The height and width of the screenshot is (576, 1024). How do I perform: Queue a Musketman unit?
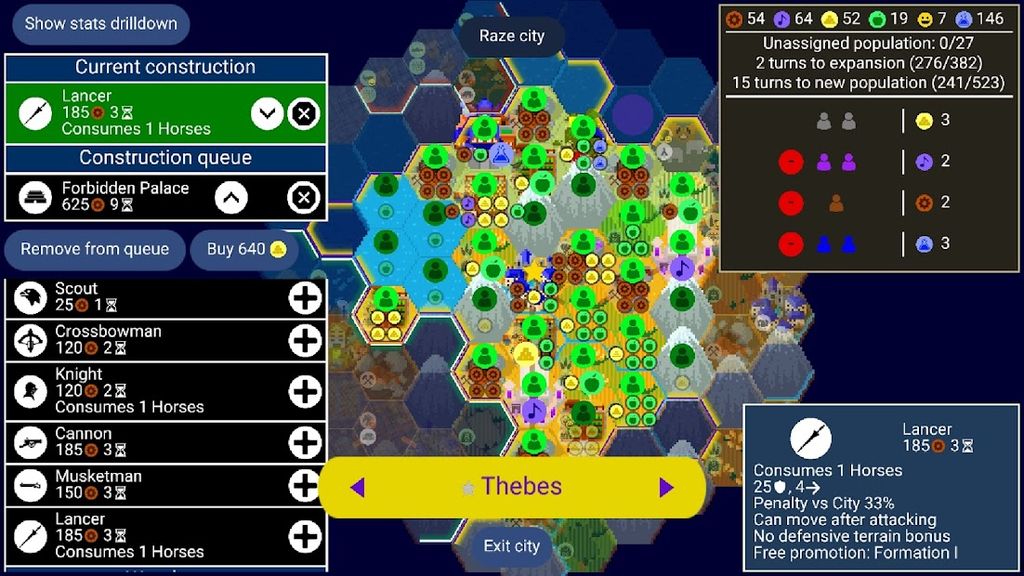[x=304, y=486]
